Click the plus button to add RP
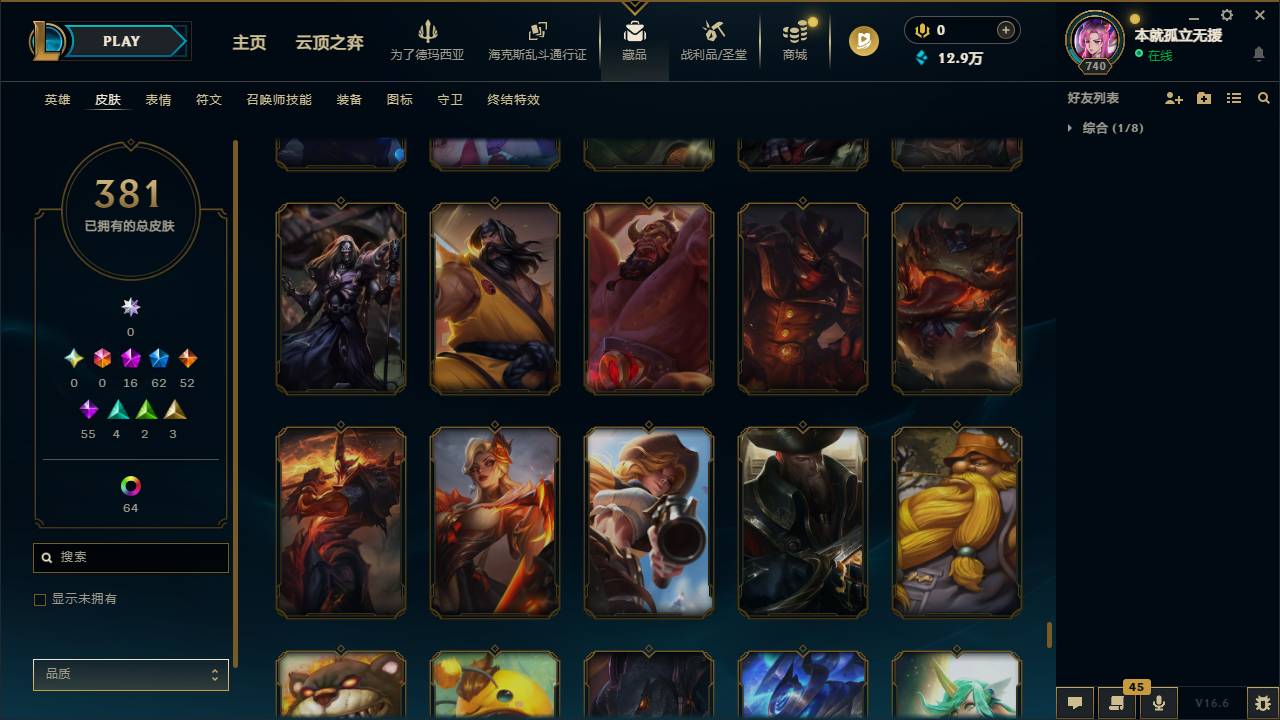The image size is (1280, 720). [x=1005, y=30]
